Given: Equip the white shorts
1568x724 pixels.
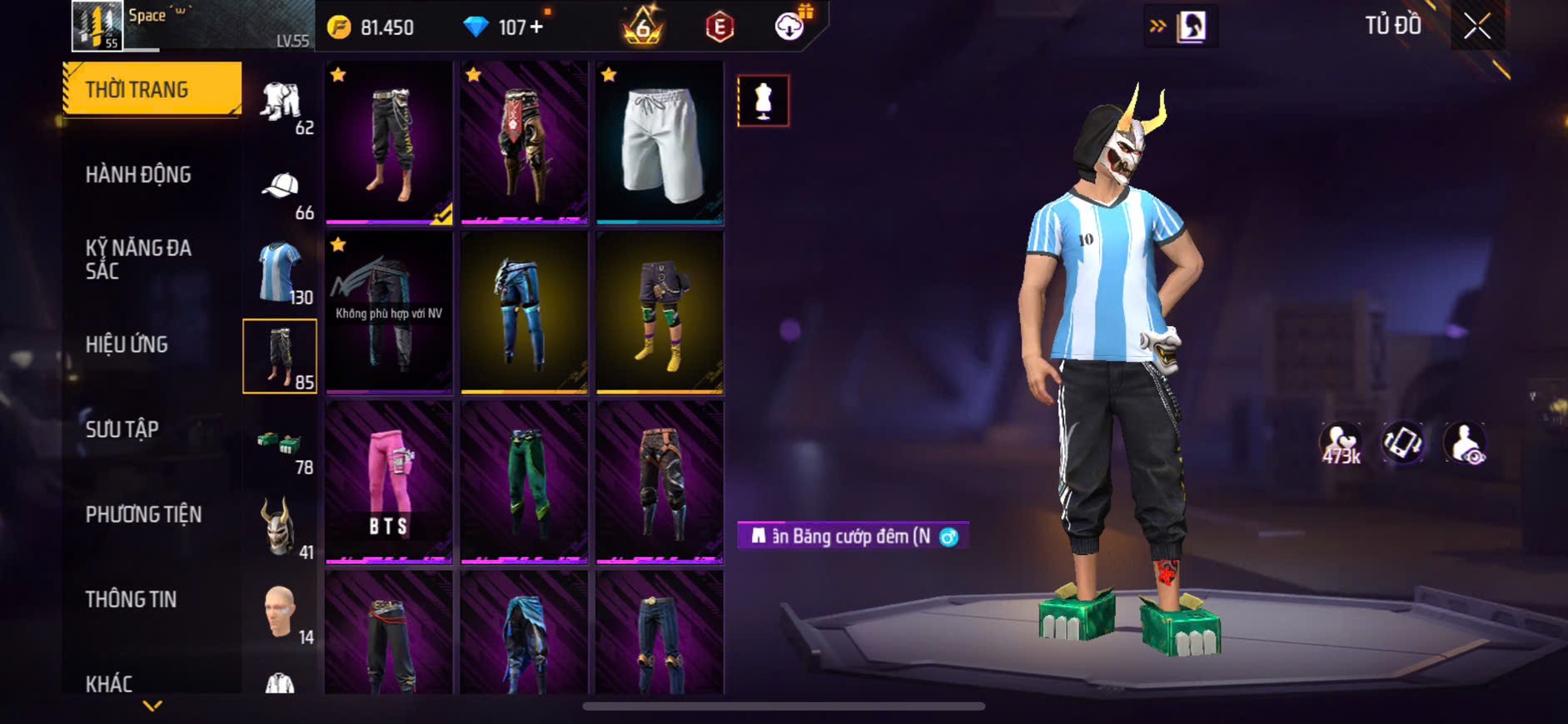Looking at the screenshot, I should (x=660, y=143).
